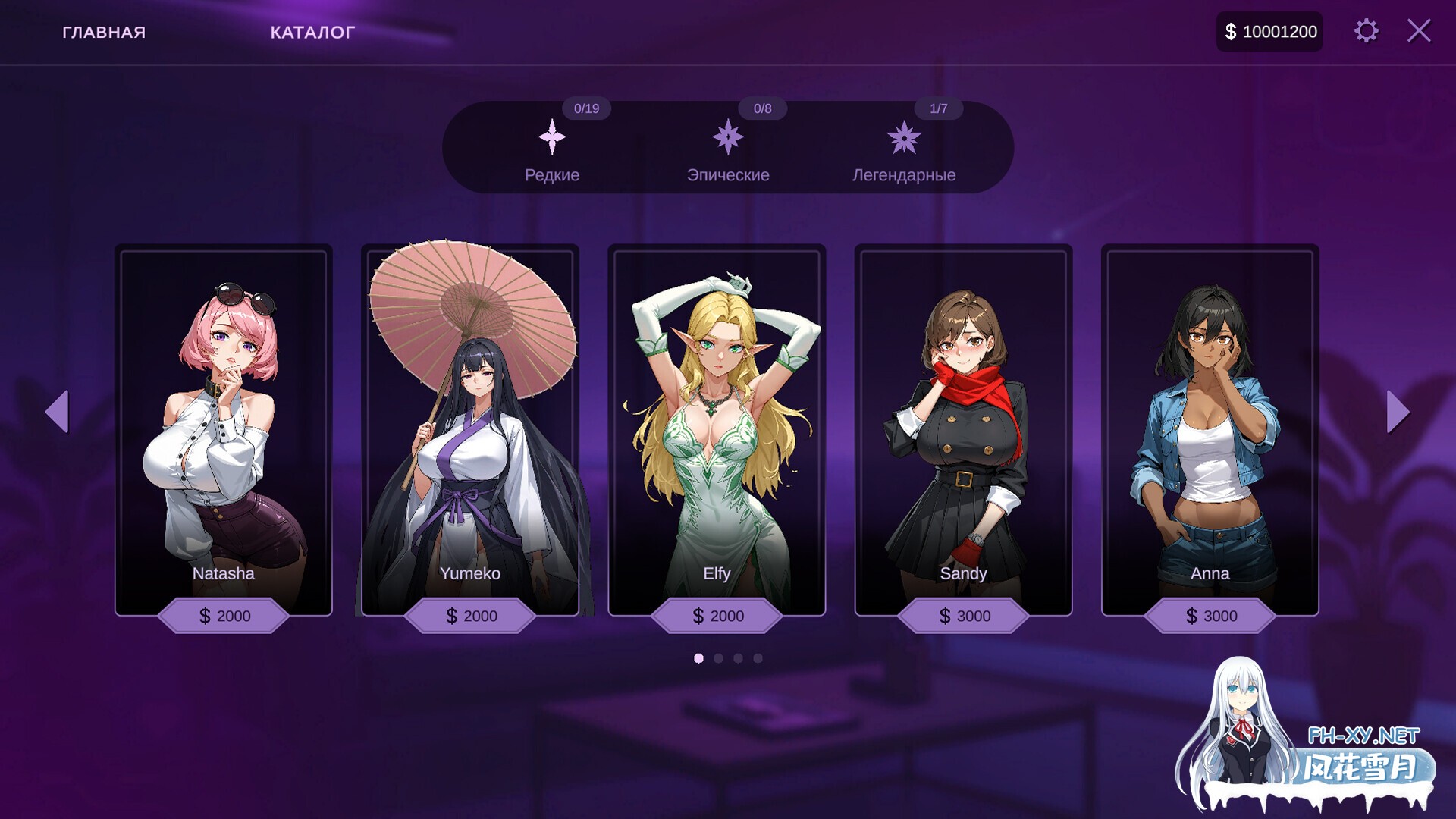
Task: Switch to the КАТАЛОГ tab
Action: (312, 32)
